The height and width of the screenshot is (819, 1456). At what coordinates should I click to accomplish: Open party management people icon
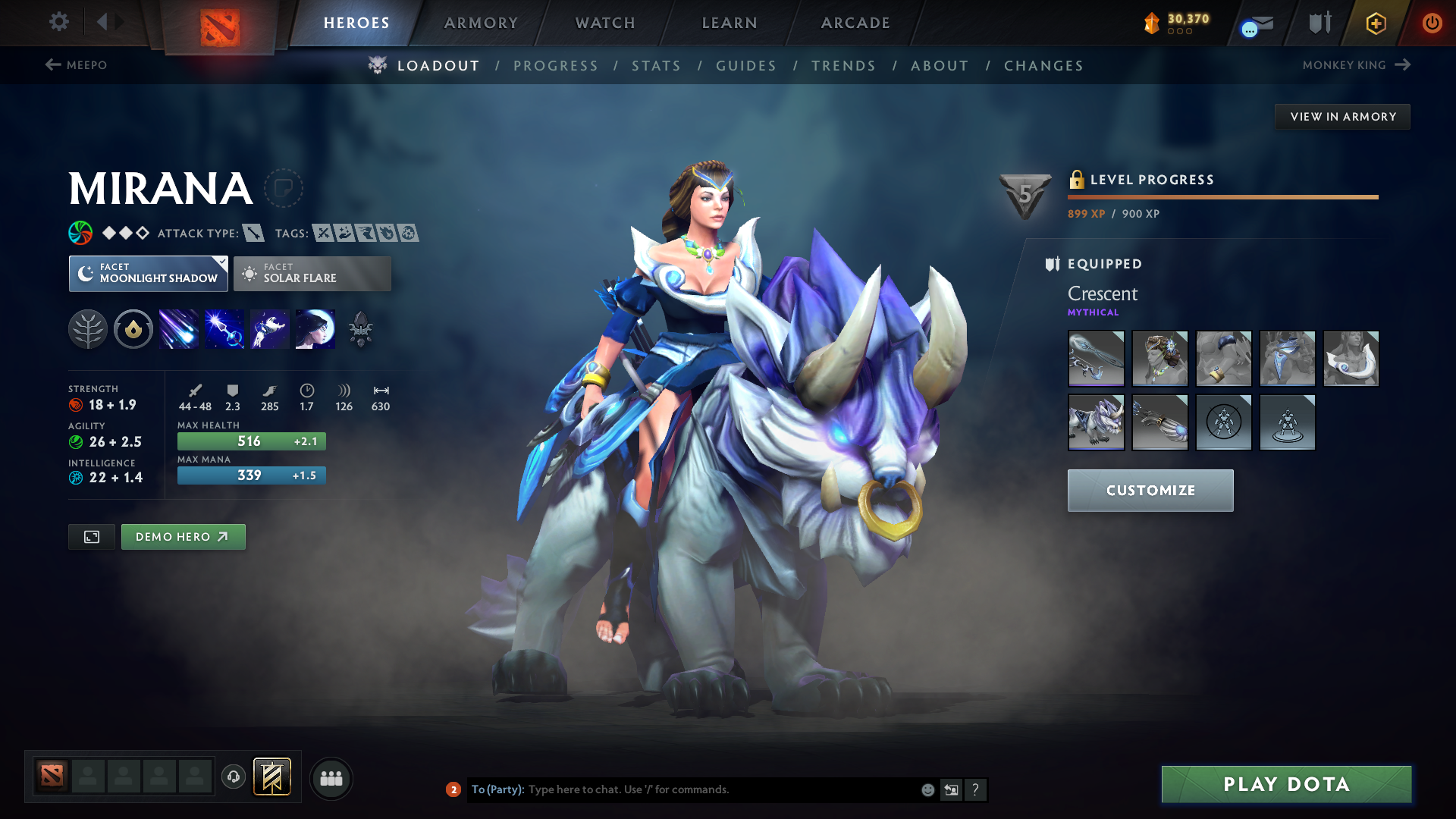pyautogui.click(x=331, y=778)
